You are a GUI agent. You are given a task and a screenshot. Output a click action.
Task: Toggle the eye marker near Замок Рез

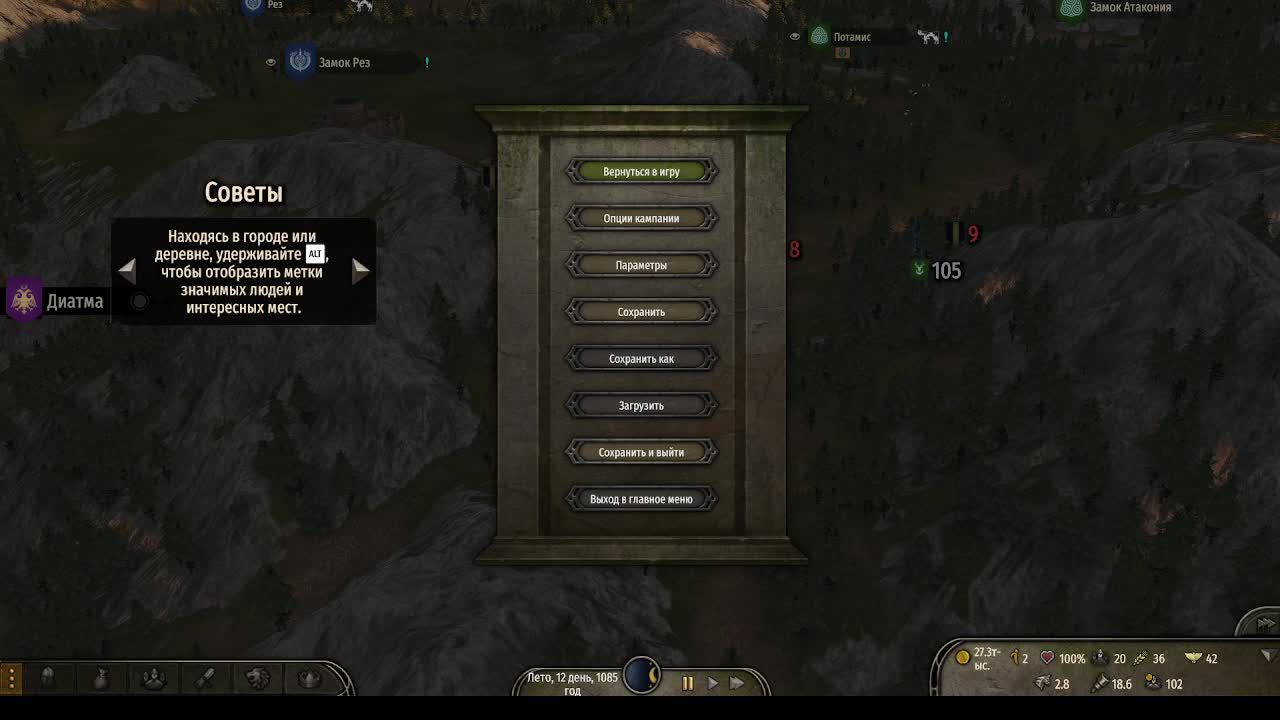click(x=270, y=61)
